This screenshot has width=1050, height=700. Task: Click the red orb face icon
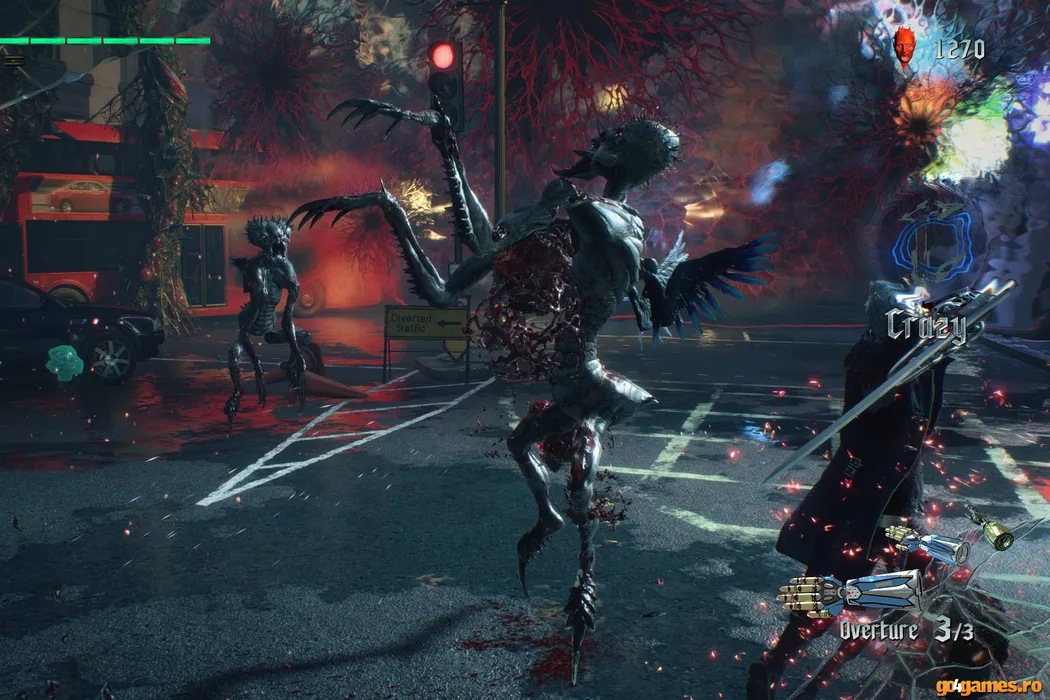point(905,46)
